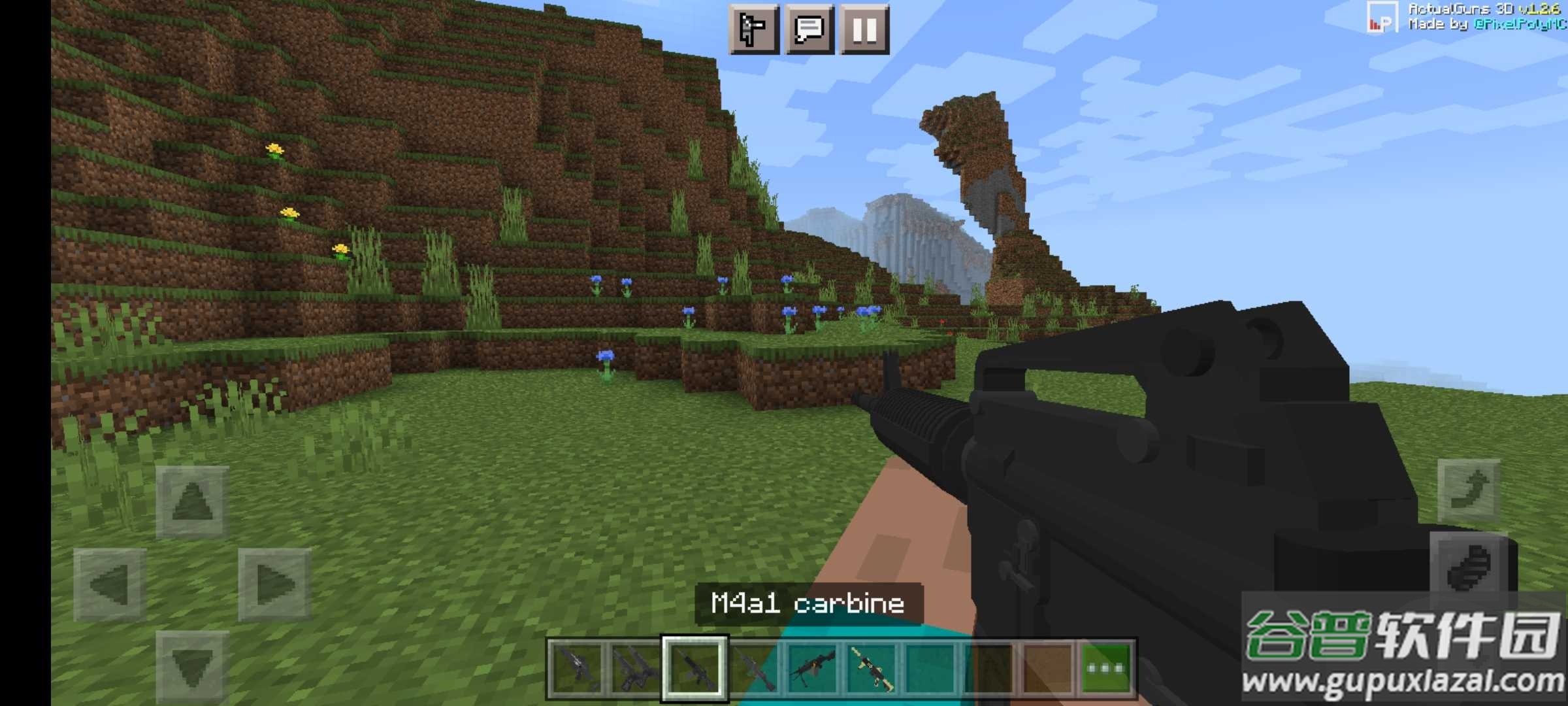Tap the move forward arrow
The height and width of the screenshot is (706, 1568).
pyautogui.click(x=192, y=502)
